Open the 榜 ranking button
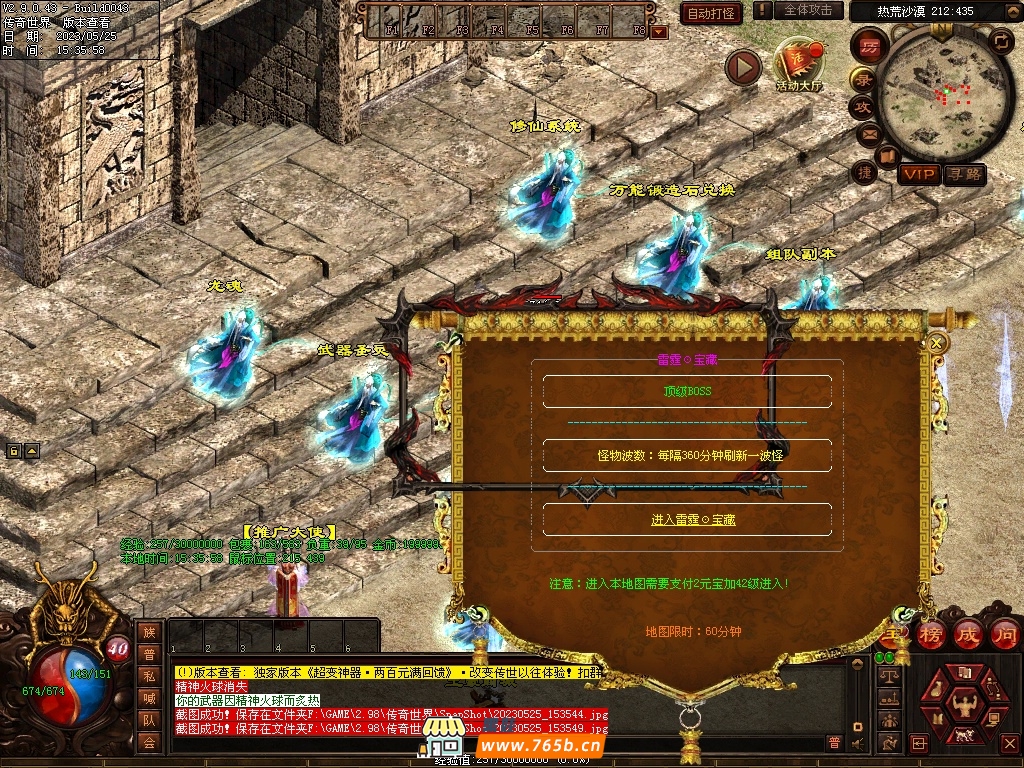 pos(931,634)
